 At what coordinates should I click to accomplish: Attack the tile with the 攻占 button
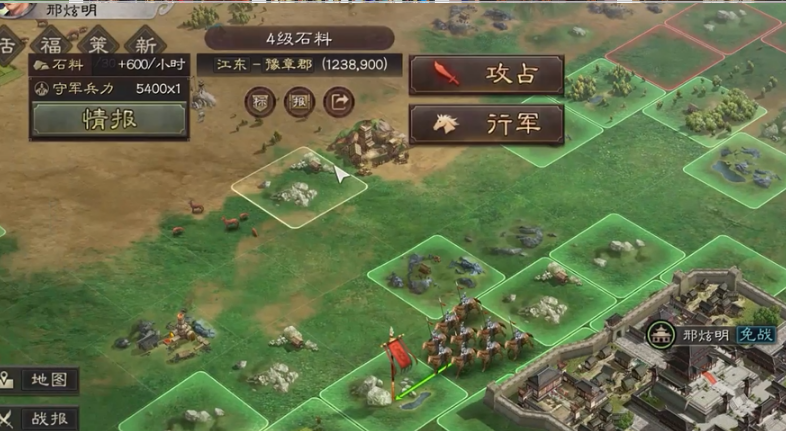(x=486, y=75)
